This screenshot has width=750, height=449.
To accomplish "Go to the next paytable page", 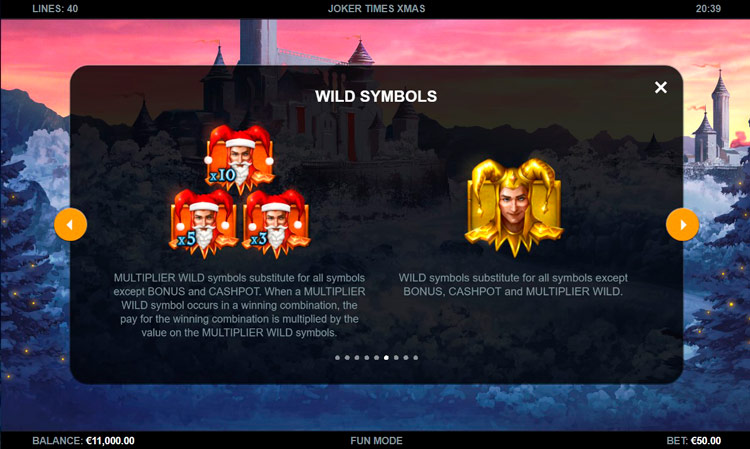I will [682, 224].
